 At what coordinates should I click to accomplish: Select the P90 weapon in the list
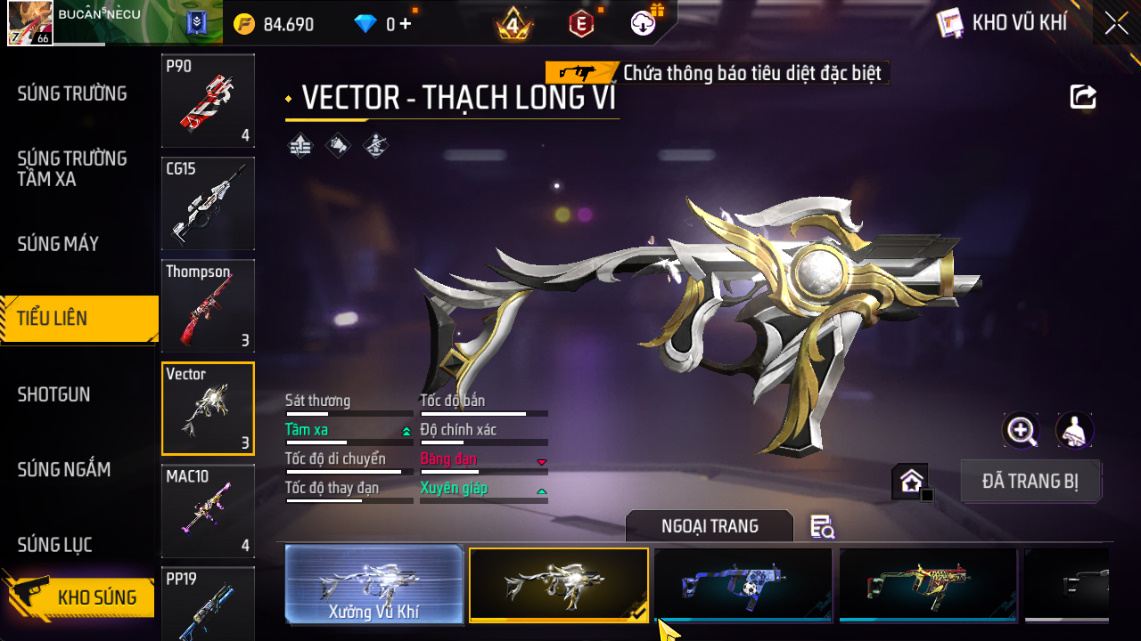click(208, 100)
